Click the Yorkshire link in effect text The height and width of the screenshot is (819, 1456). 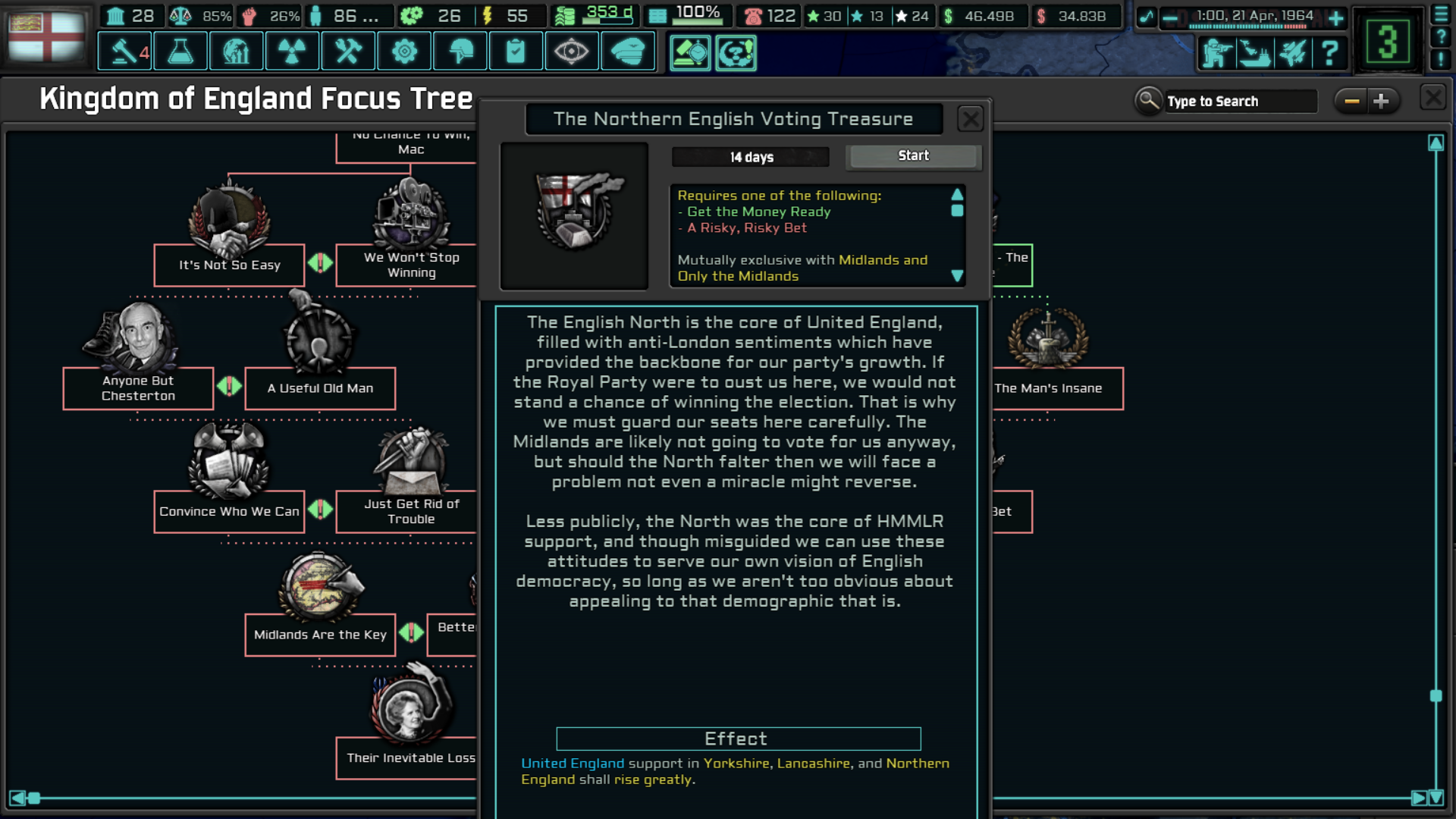point(736,764)
